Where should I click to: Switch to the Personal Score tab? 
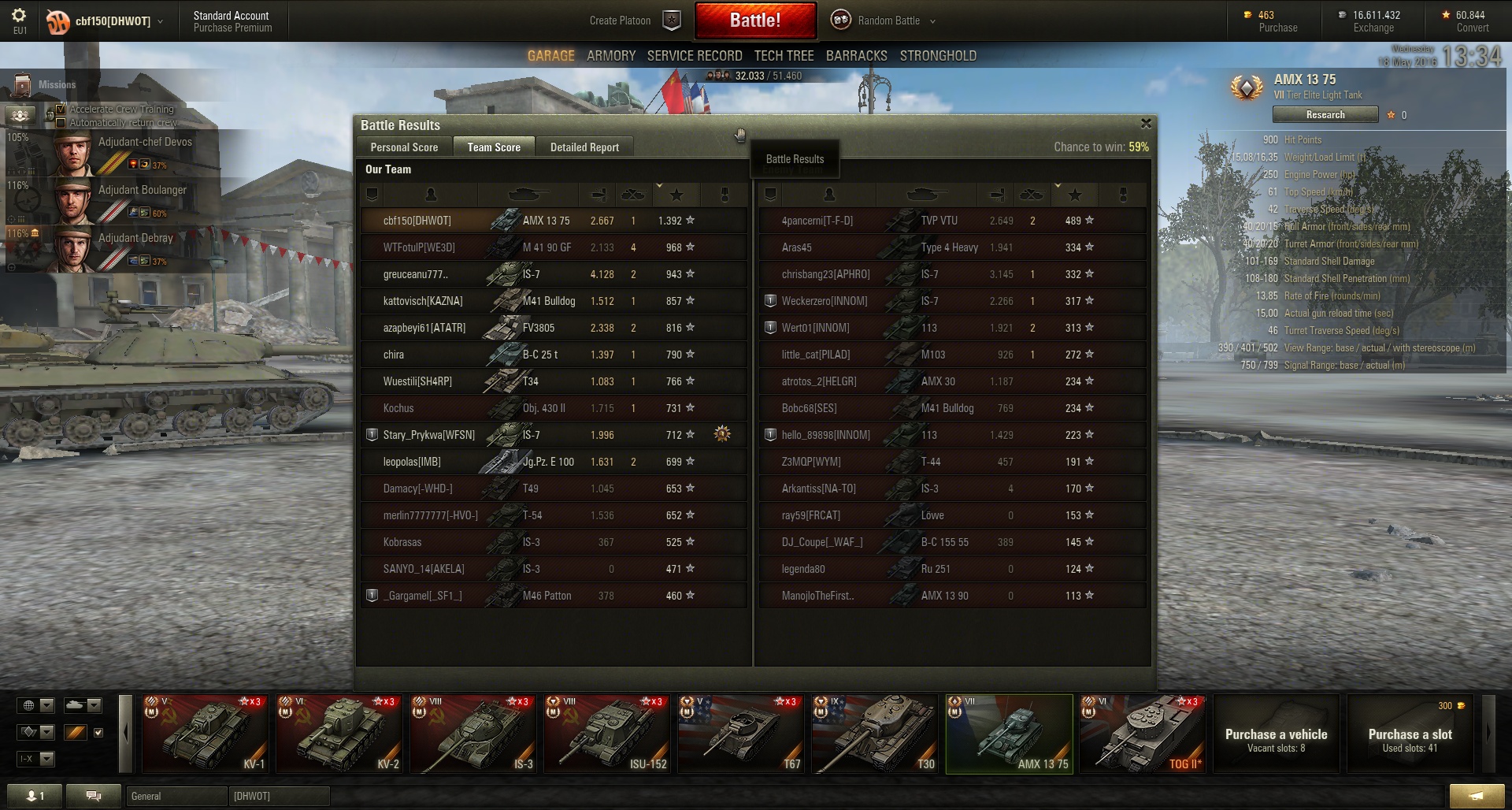pyautogui.click(x=404, y=147)
